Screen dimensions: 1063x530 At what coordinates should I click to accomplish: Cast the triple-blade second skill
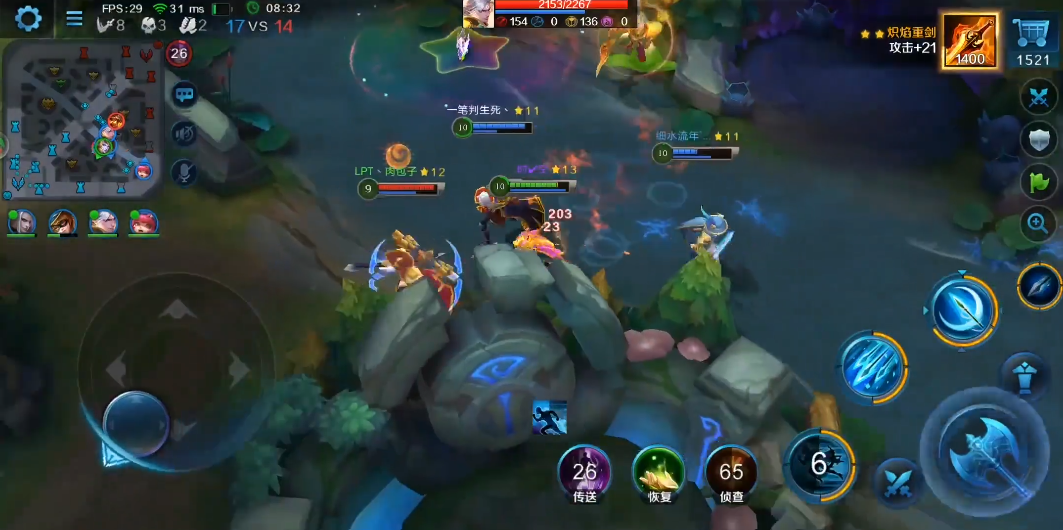873,366
